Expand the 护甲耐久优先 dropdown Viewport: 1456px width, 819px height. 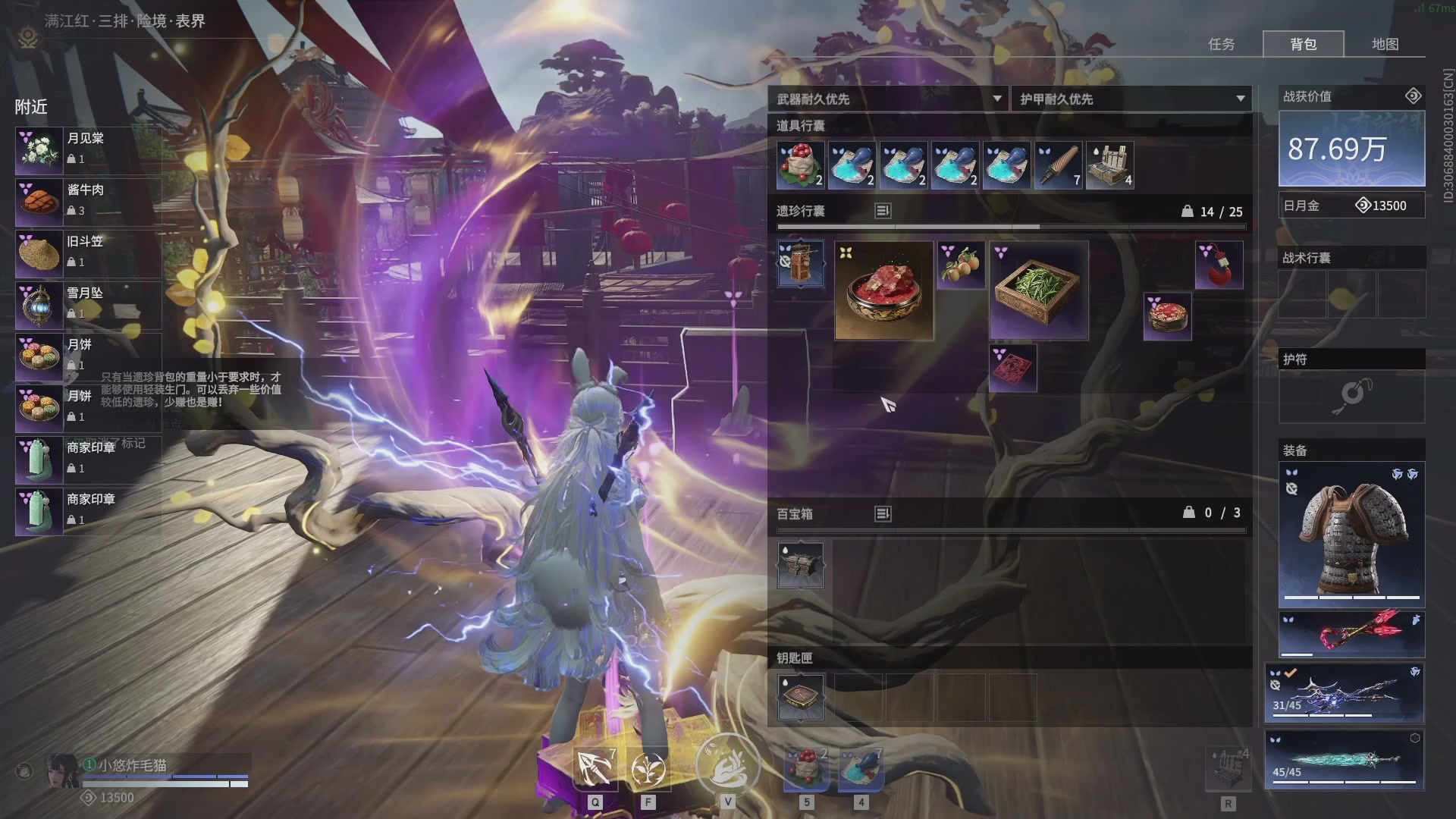tap(1131, 99)
